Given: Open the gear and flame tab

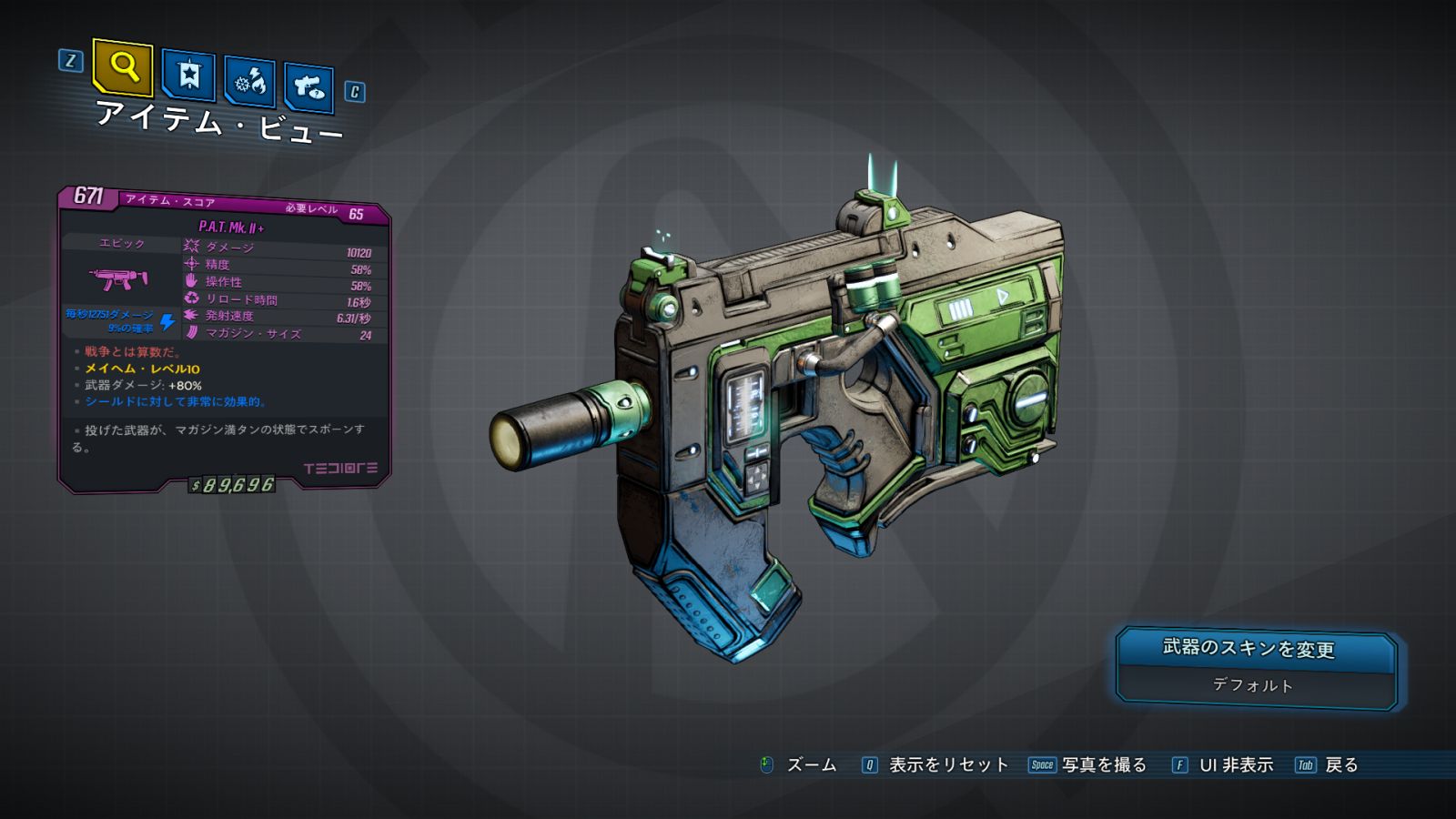Looking at the screenshot, I should (249, 82).
